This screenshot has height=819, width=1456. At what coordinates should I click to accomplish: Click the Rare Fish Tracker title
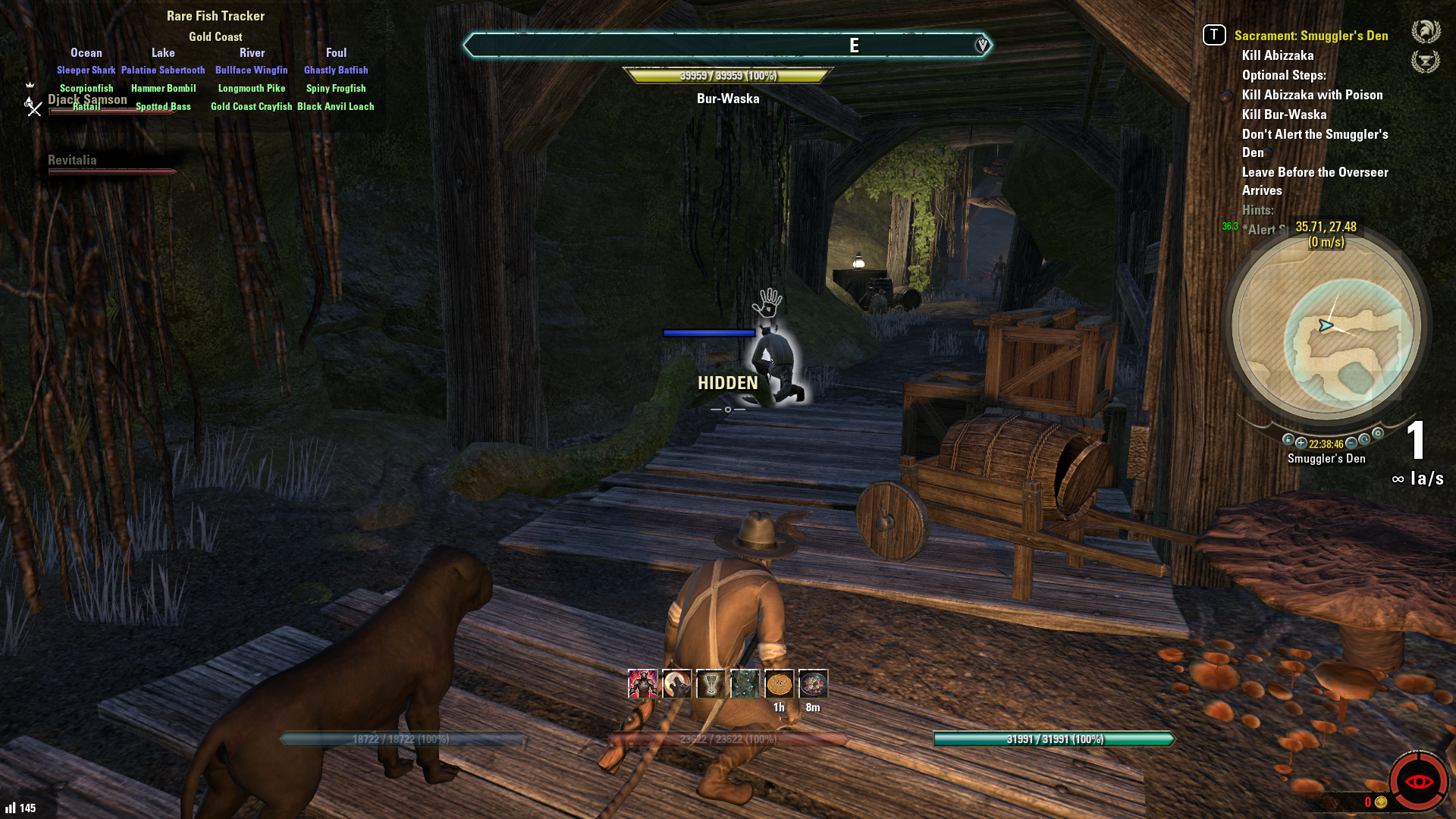click(x=215, y=16)
